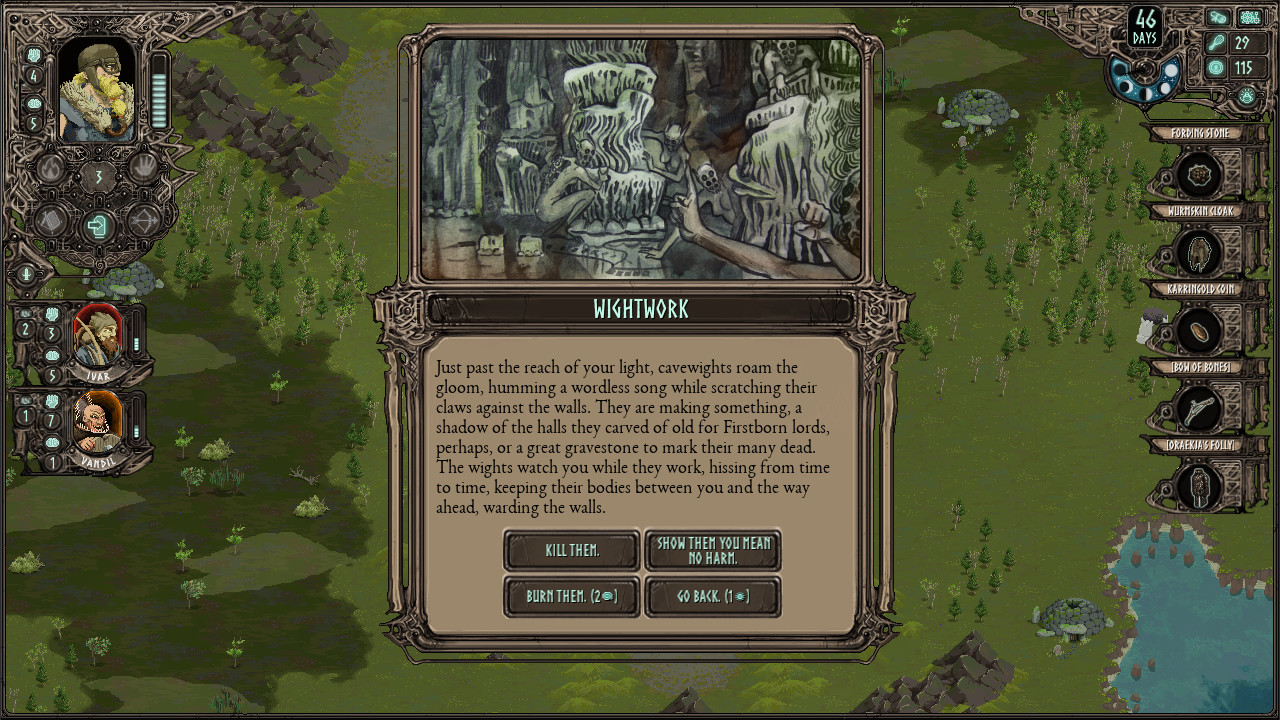The height and width of the screenshot is (720, 1280).
Task: Choose the Kill Them option
Action: click(571, 550)
